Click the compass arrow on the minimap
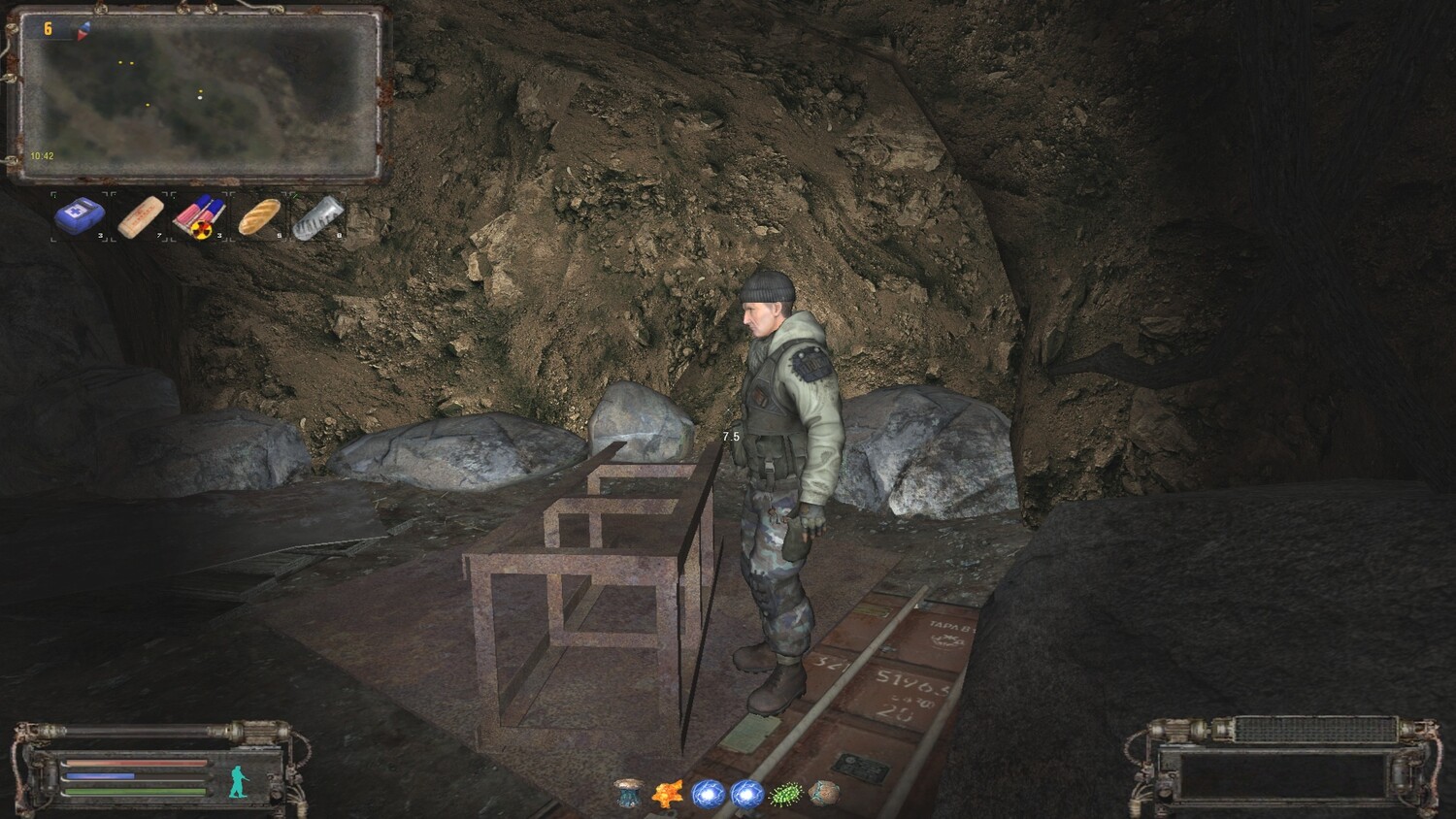Image resolution: width=1456 pixels, height=819 pixels. point(83,29)
